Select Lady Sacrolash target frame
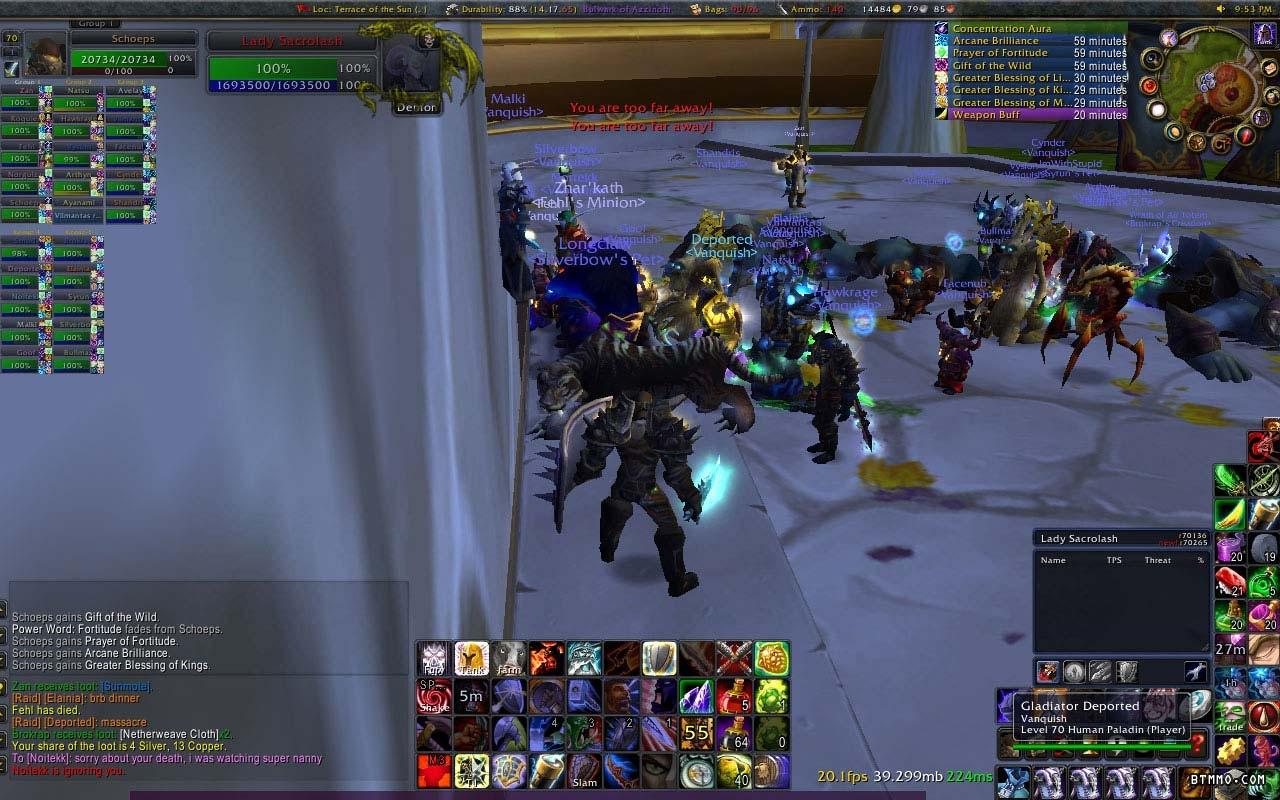The width and height of the screenshot is (1280, 800). [x=291, y=42]
